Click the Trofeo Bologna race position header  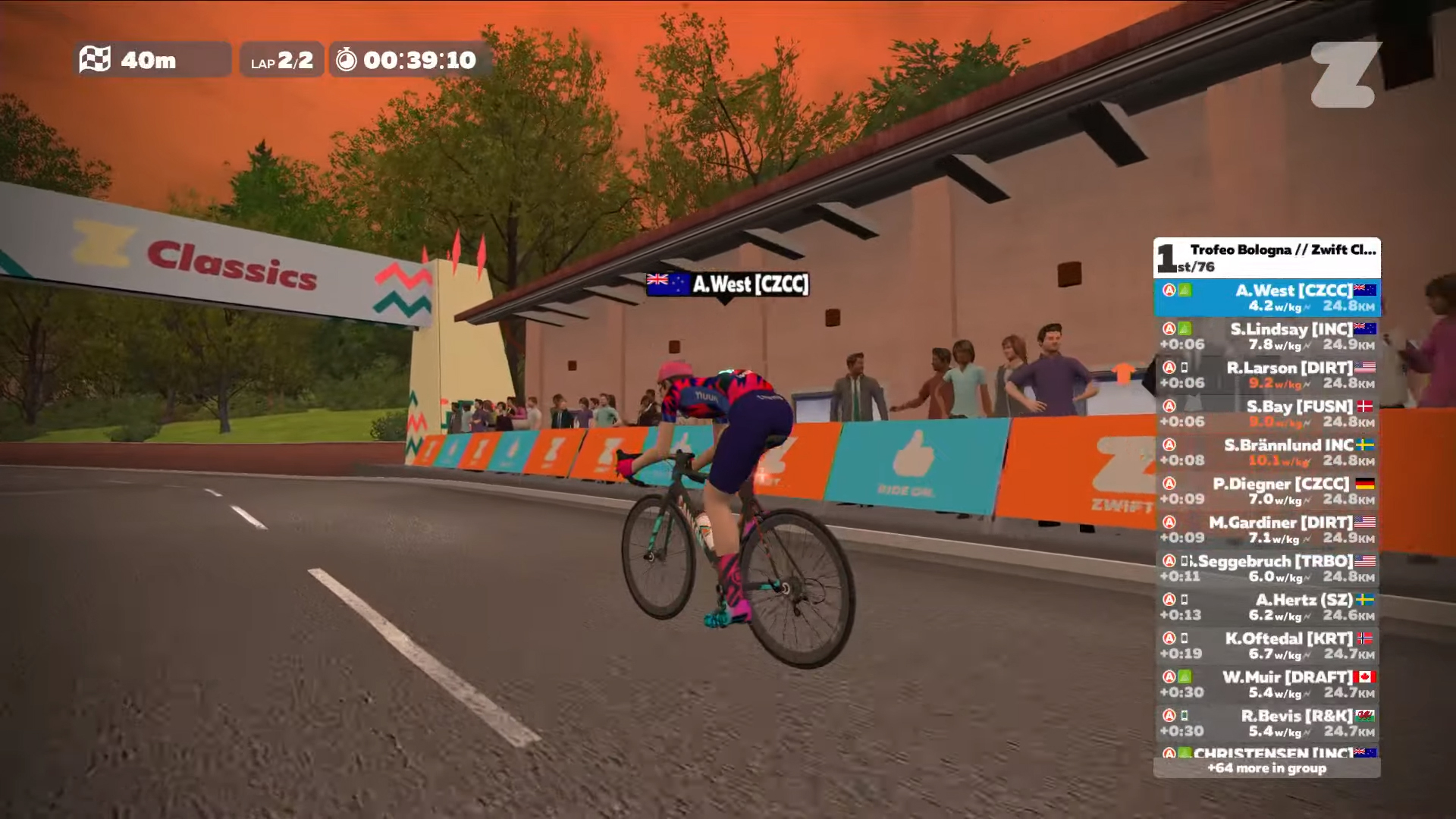click(1266, 258)
